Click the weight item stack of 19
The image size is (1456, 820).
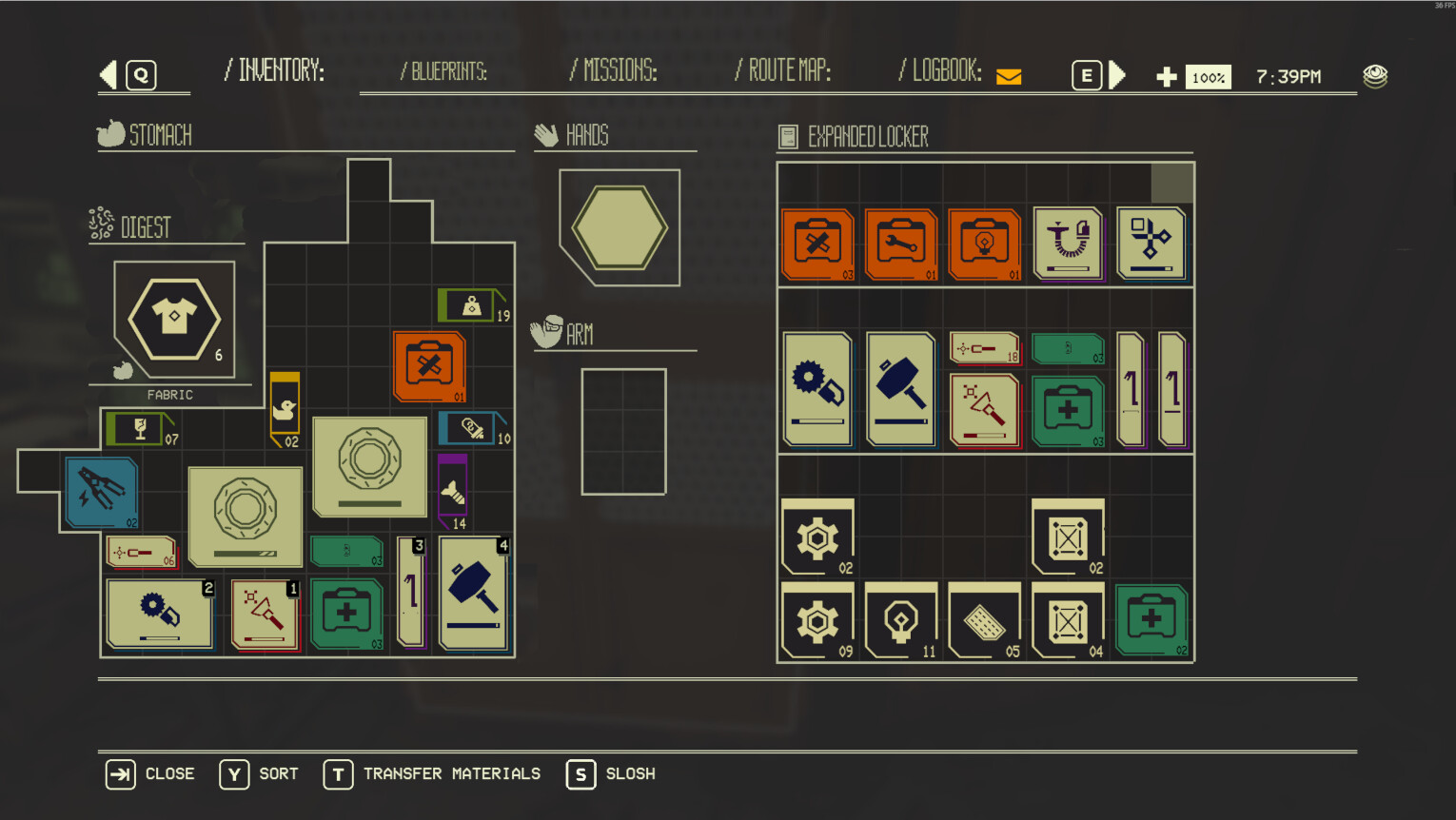point(472,305)
